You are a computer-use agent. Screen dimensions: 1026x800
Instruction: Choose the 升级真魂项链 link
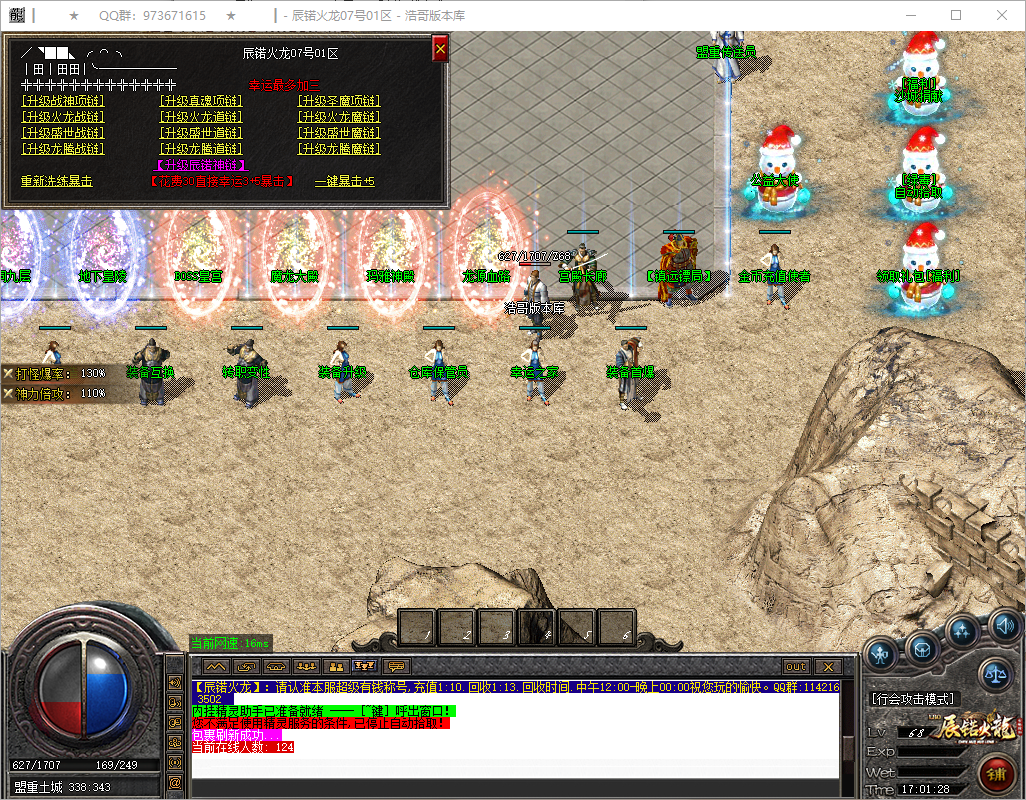[200, 100]
